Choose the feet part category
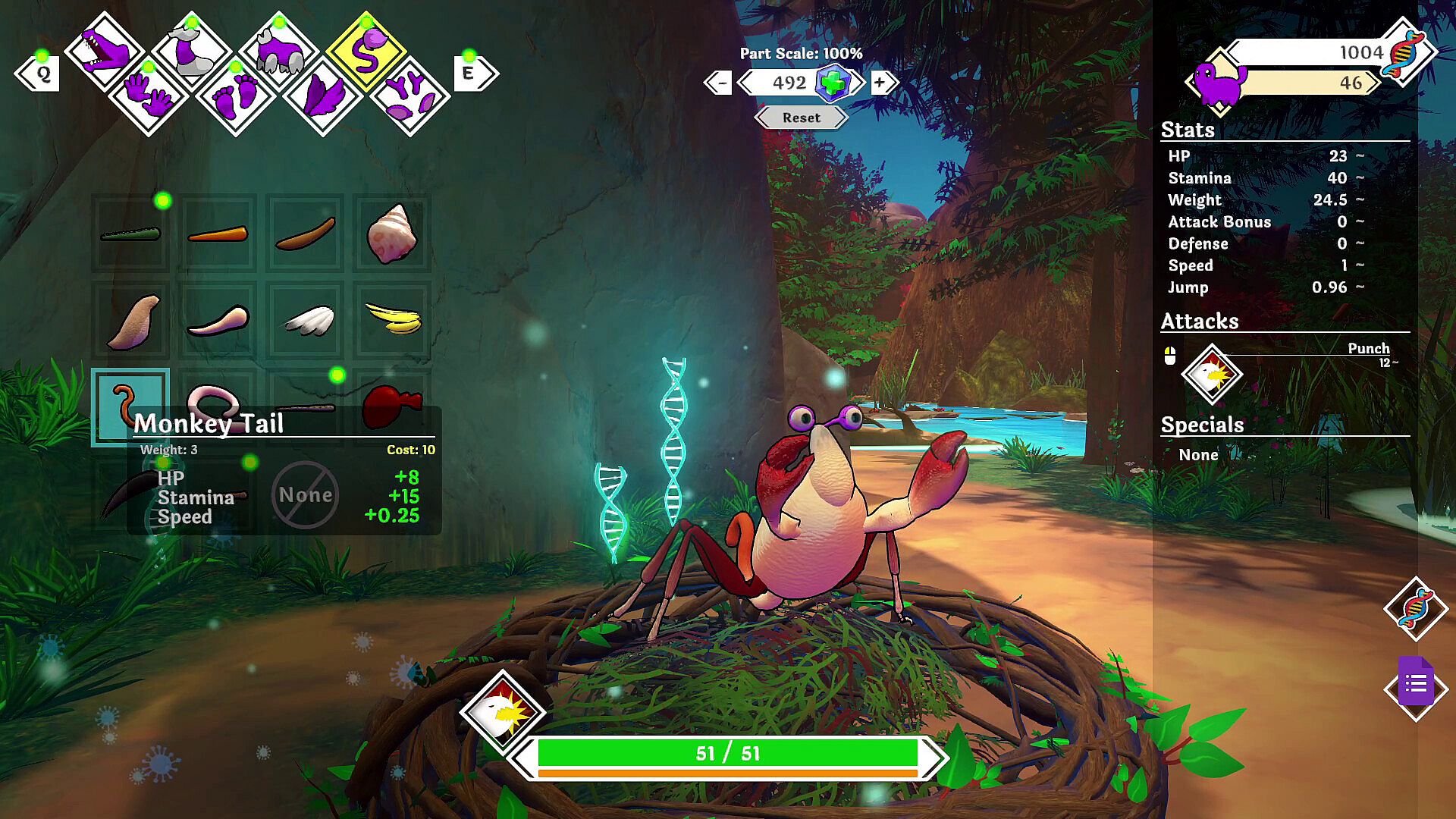 point(235,98)
